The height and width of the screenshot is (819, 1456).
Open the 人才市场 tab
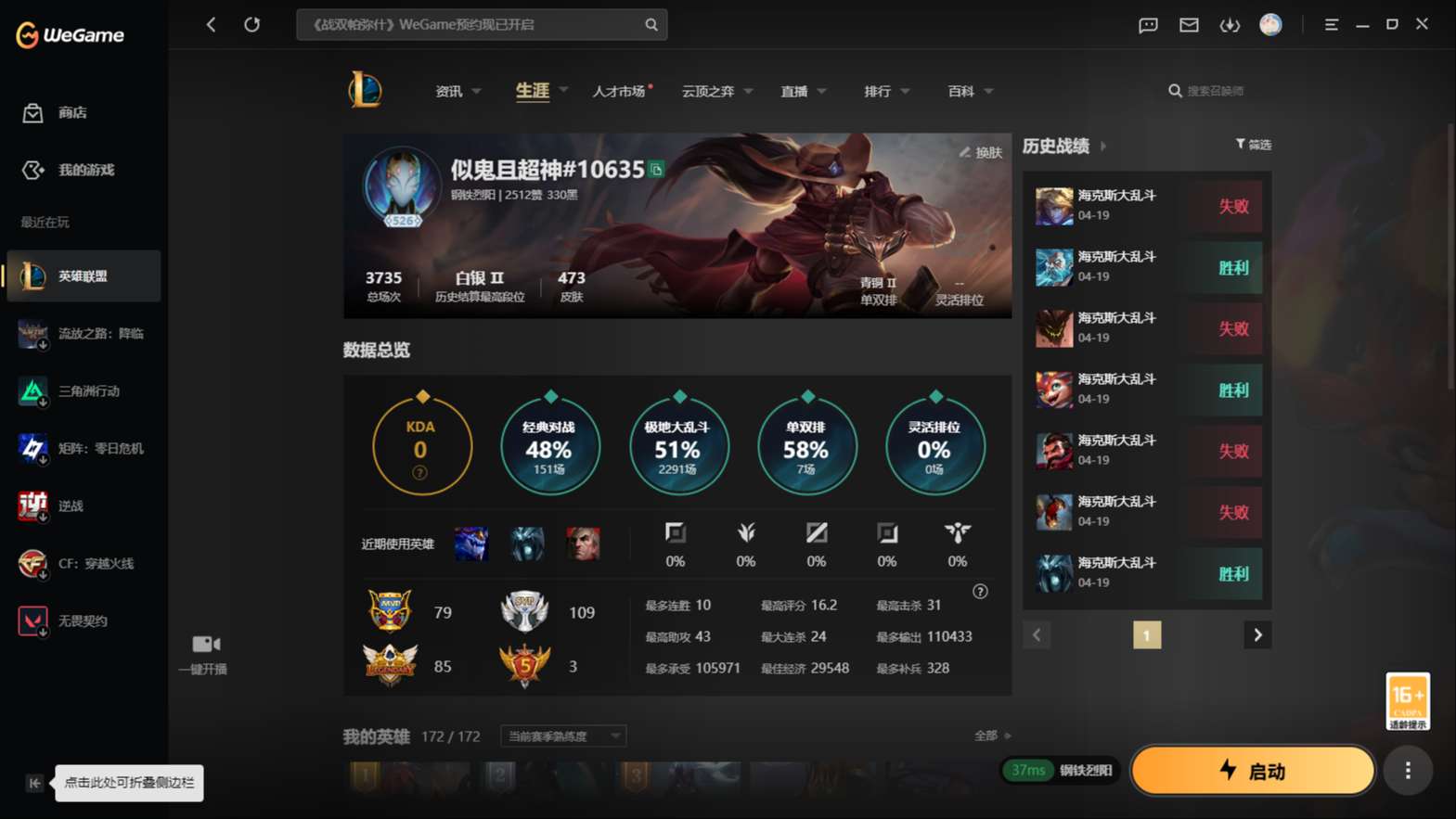tap(619, 90)
